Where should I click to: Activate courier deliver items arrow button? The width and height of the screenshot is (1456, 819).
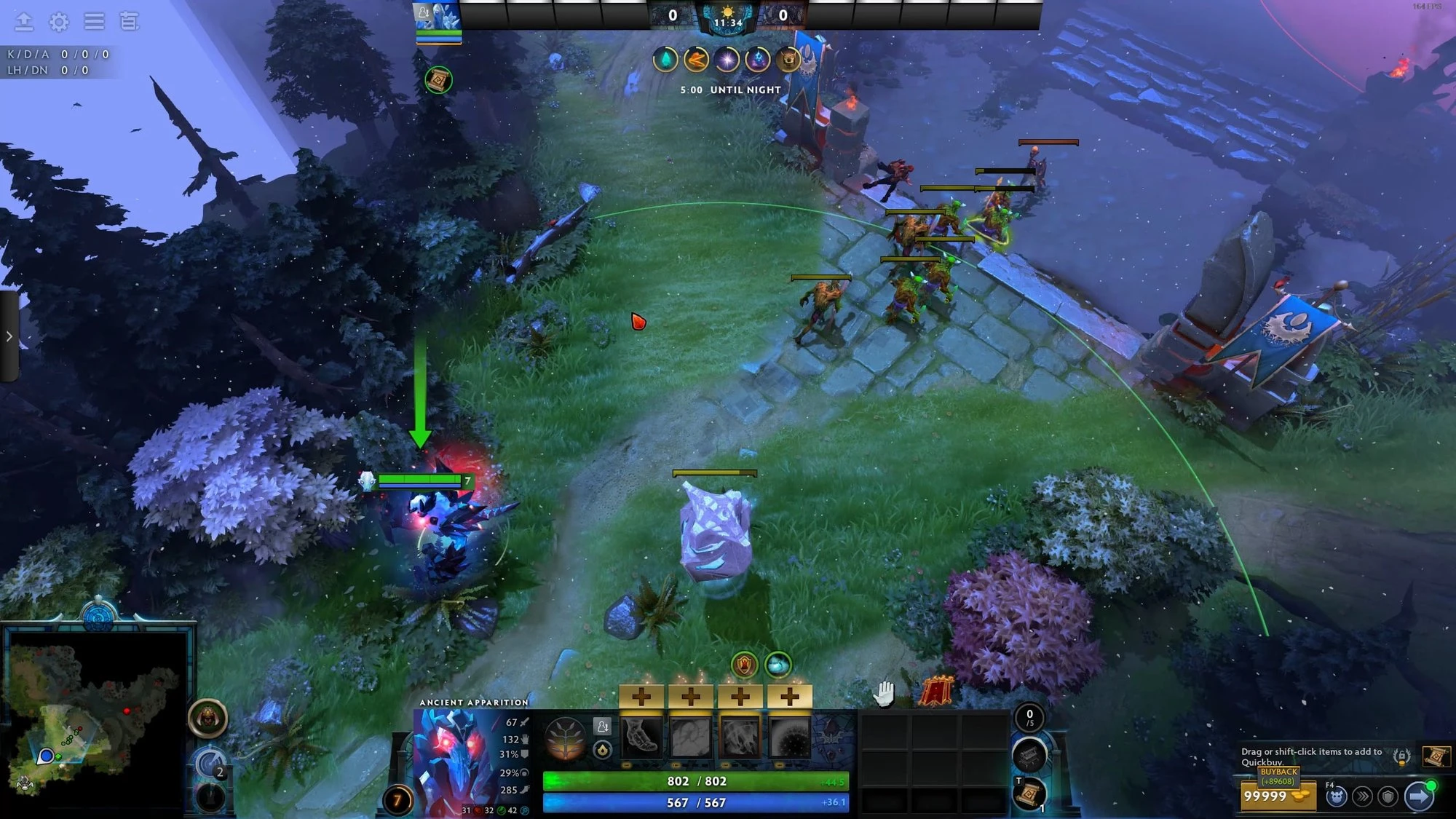(1418, 796)
